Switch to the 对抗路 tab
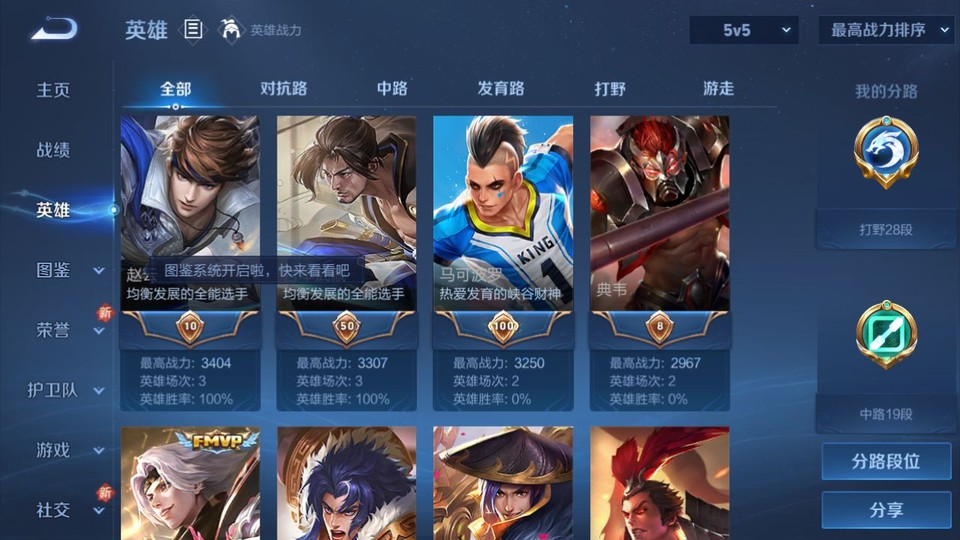The image size is (960, 540). point(283,89)
